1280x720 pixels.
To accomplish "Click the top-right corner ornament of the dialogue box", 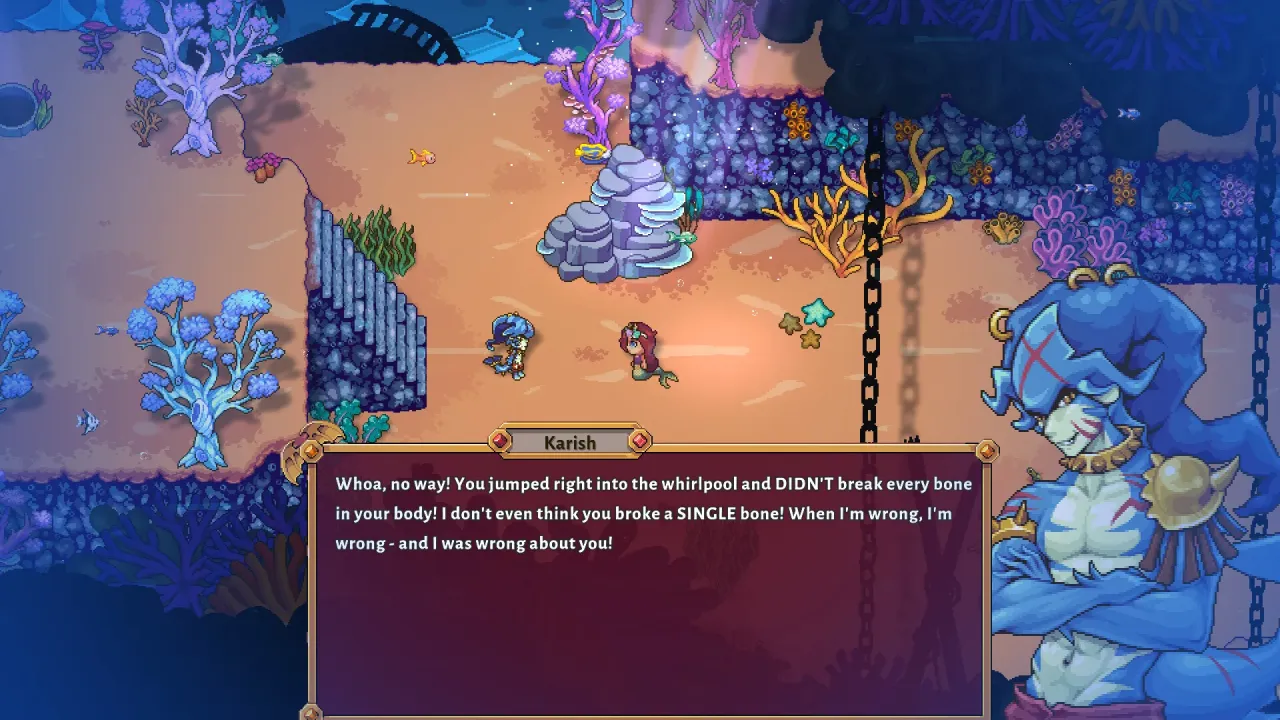I will 986,452.
